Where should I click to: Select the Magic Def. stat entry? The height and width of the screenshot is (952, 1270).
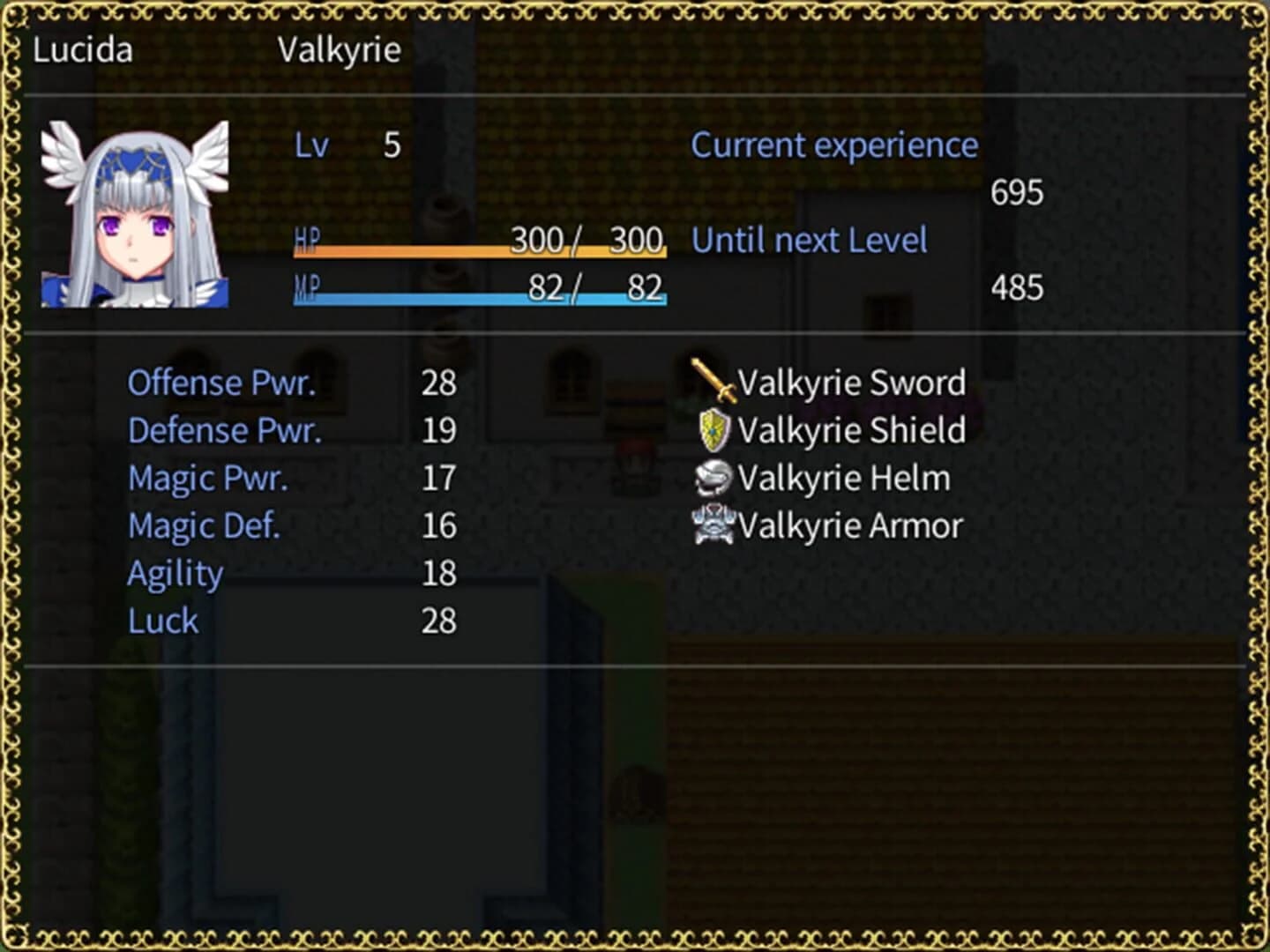coord(204,524)
